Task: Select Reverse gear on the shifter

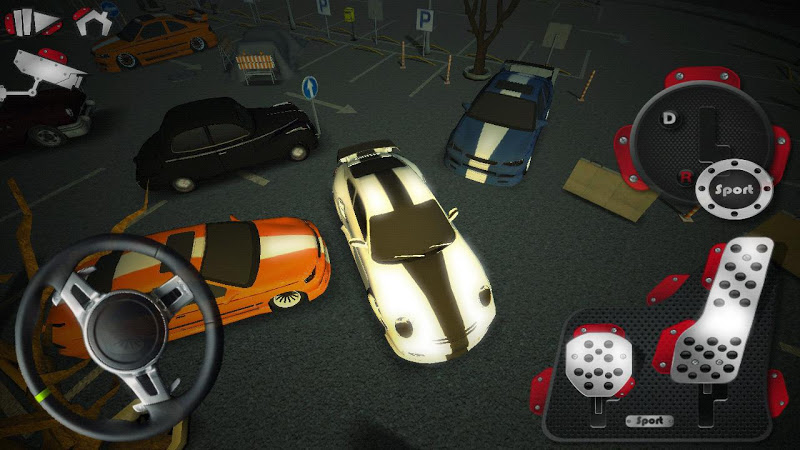Action: [685, 176]
